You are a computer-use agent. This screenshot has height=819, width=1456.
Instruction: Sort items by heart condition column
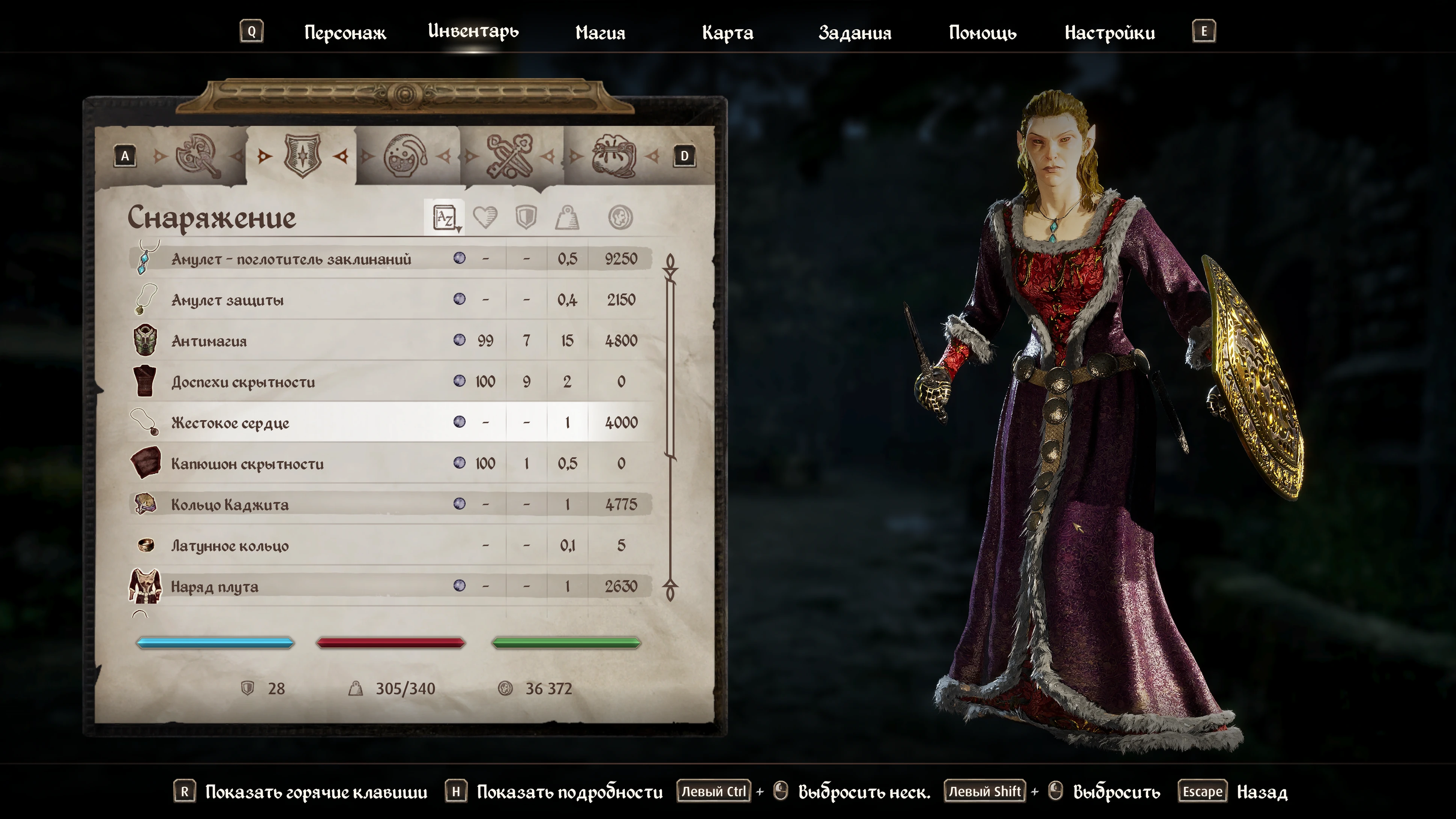tap(485, 217)
